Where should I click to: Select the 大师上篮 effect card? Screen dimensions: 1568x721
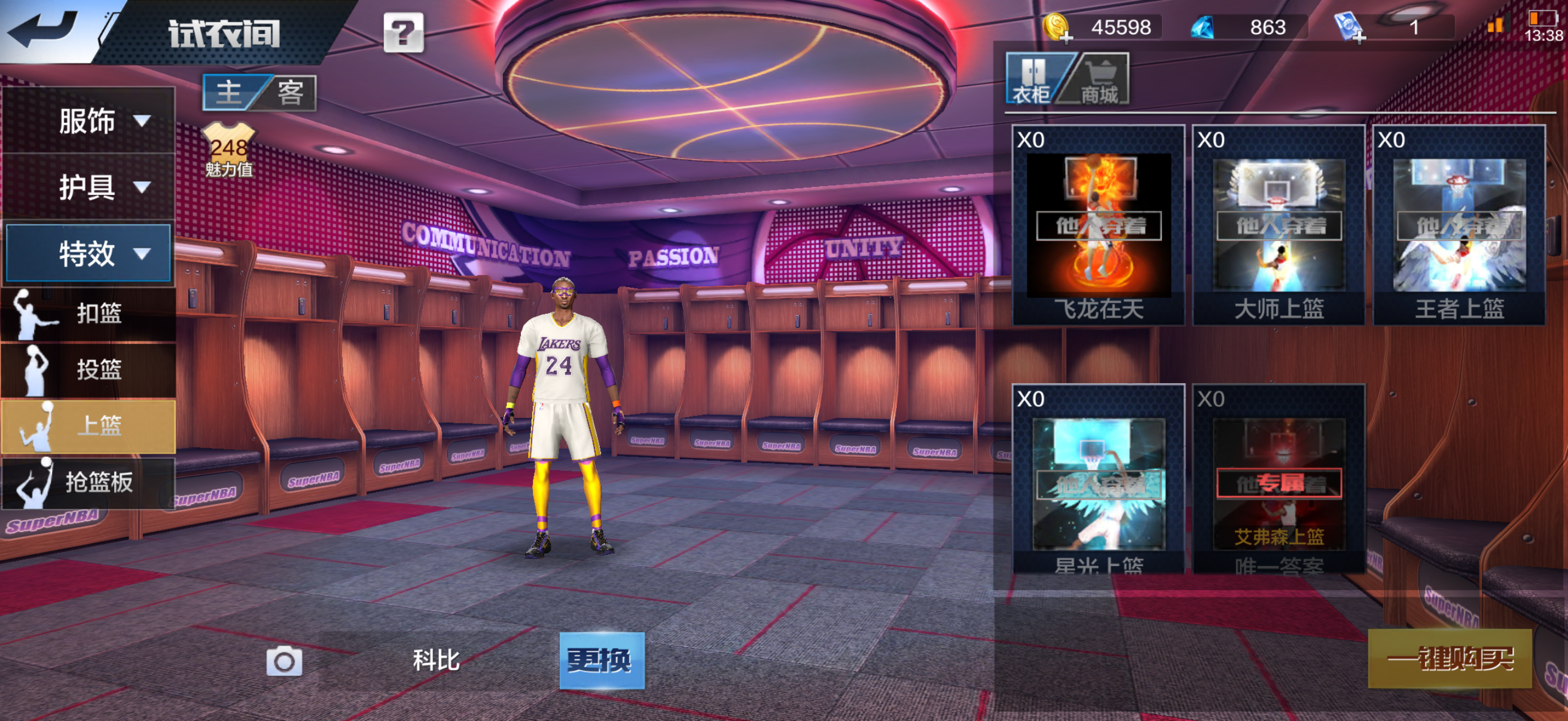coord(1279,225)
